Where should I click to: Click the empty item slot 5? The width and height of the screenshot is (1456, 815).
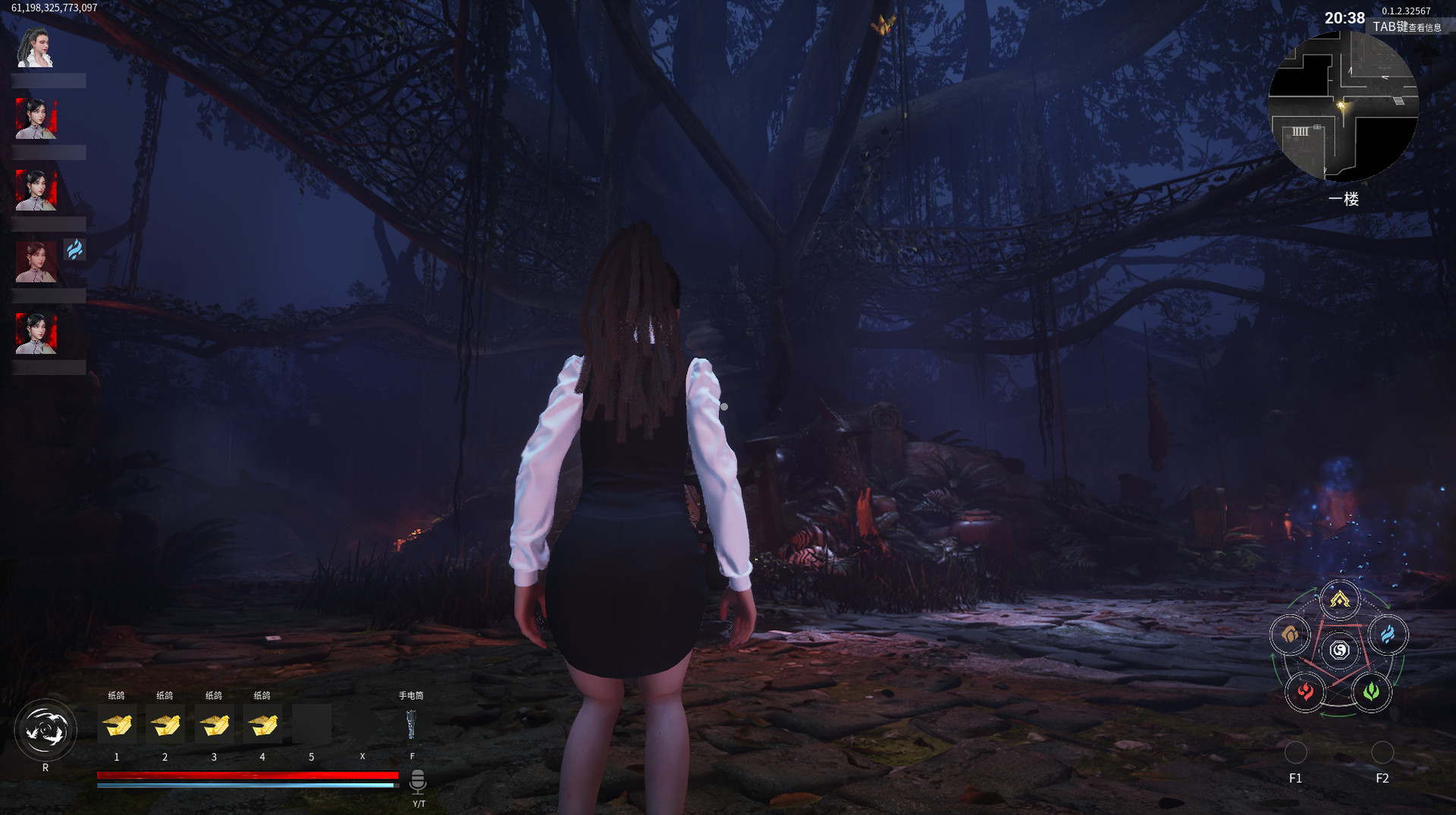311,724
